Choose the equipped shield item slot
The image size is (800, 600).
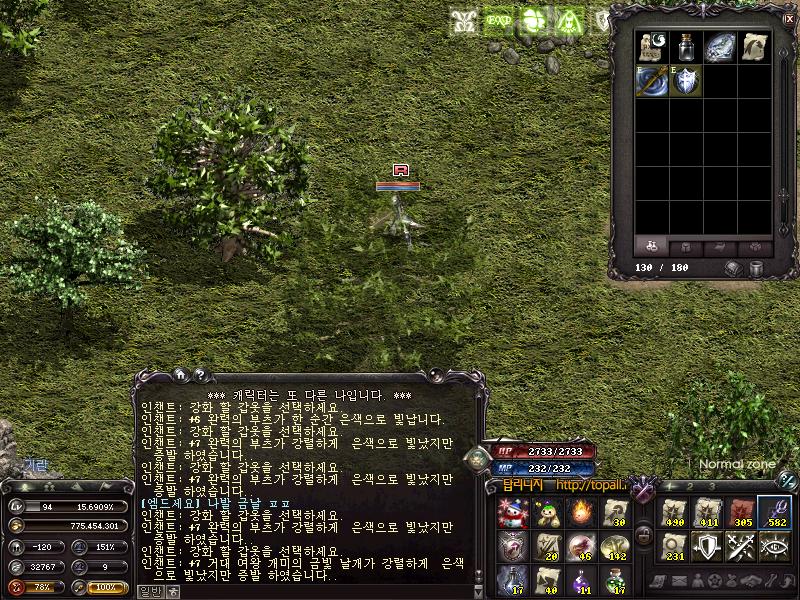click(687, 81)
